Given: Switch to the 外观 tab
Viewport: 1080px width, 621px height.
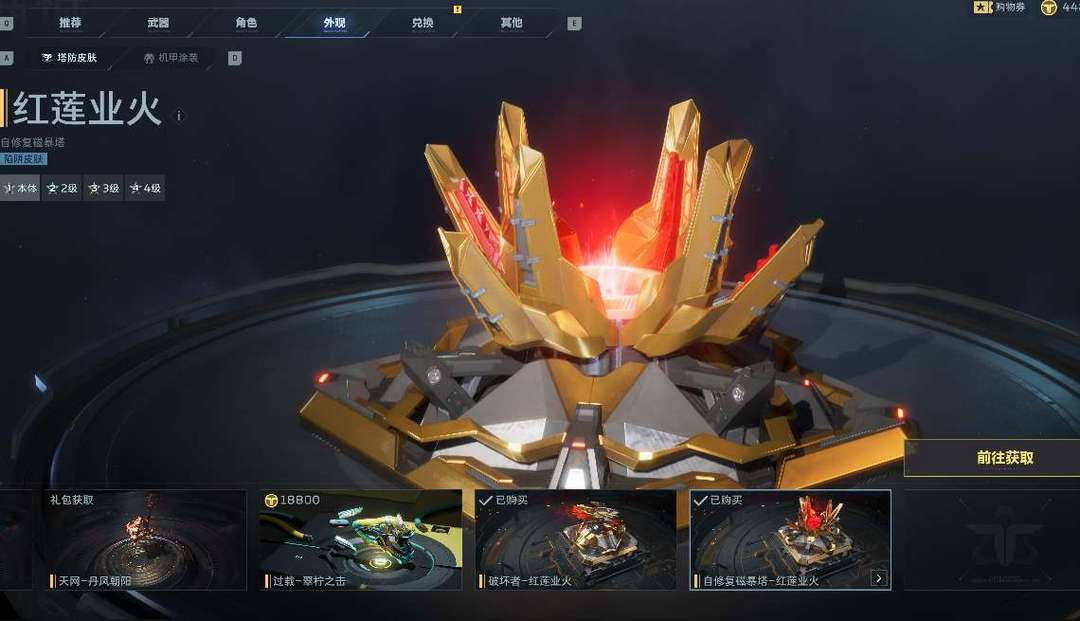Looking at the screenshot, I should [334, 22].
